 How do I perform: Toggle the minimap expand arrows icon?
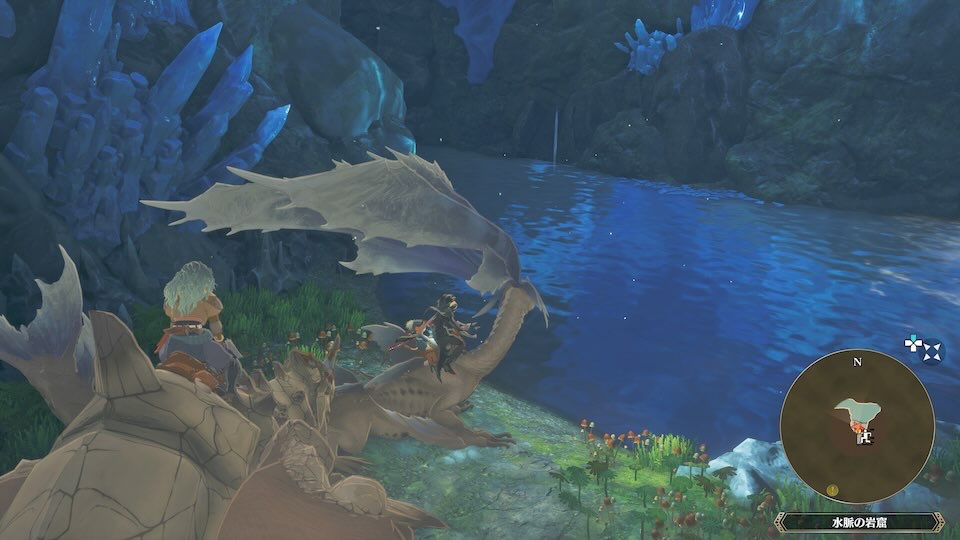(932, 350)
